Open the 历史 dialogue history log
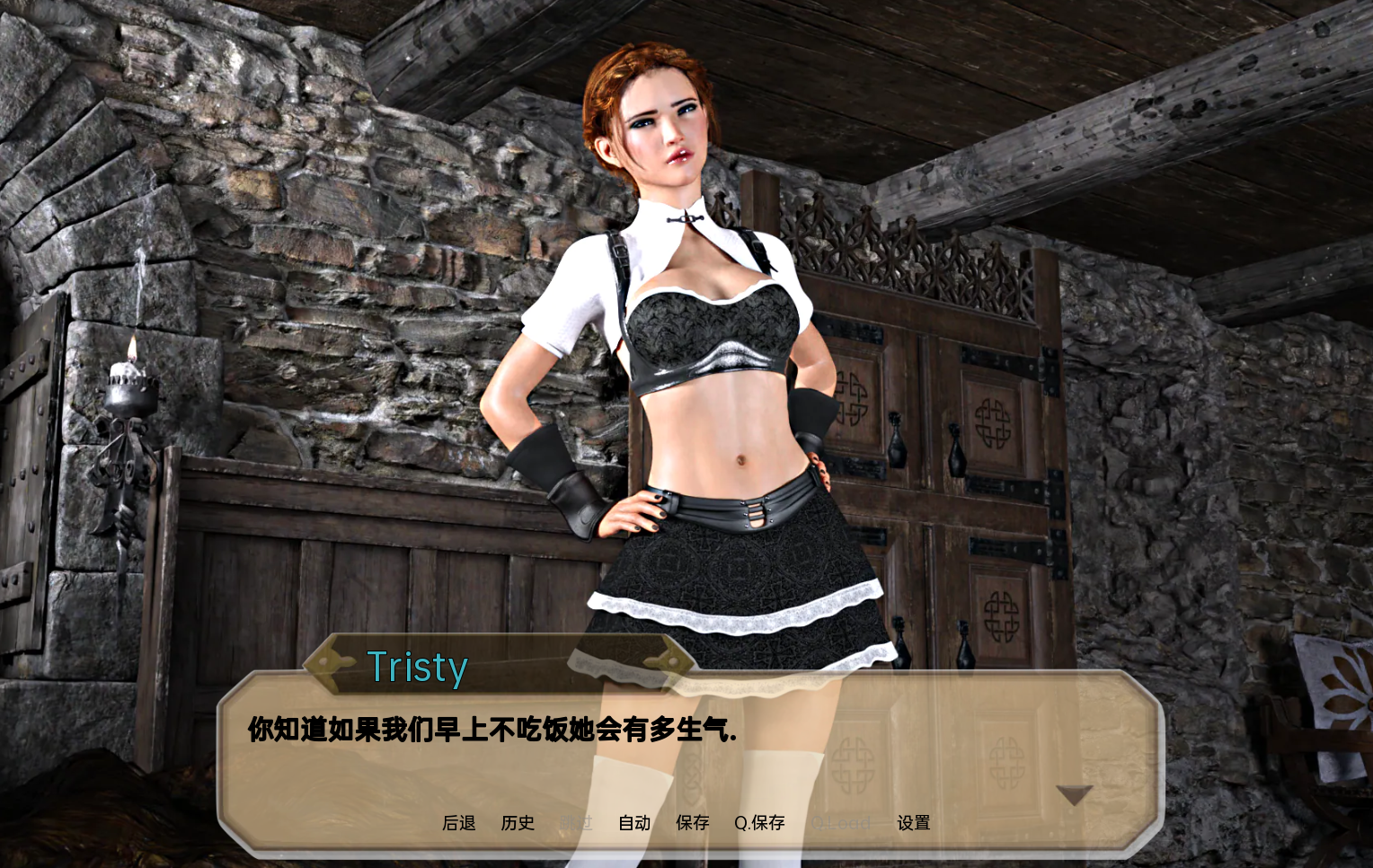This screenshot has height=868, width=1373. (x=518, y=823)
